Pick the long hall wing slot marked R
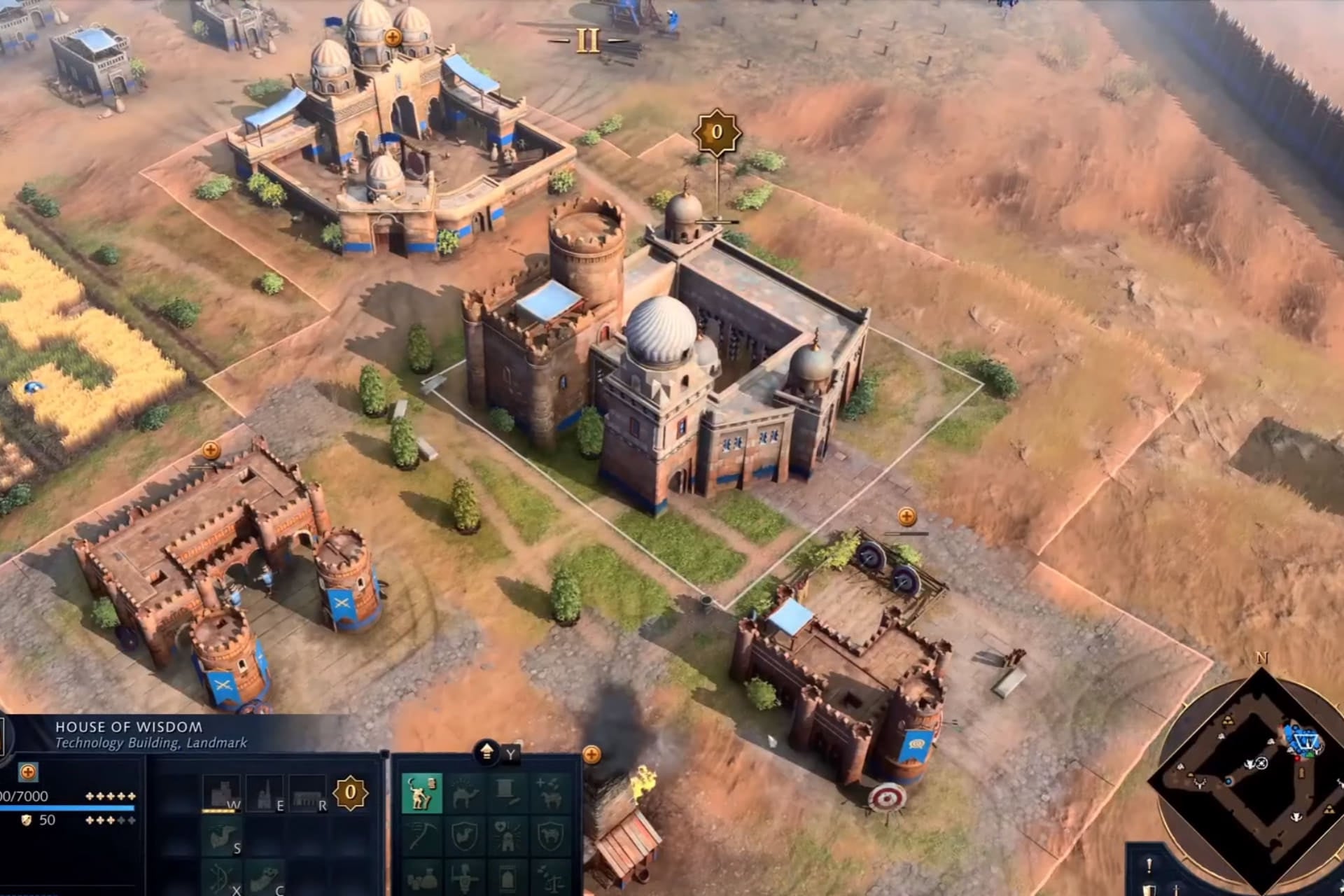1344x896 pixels. coord(307,793)
